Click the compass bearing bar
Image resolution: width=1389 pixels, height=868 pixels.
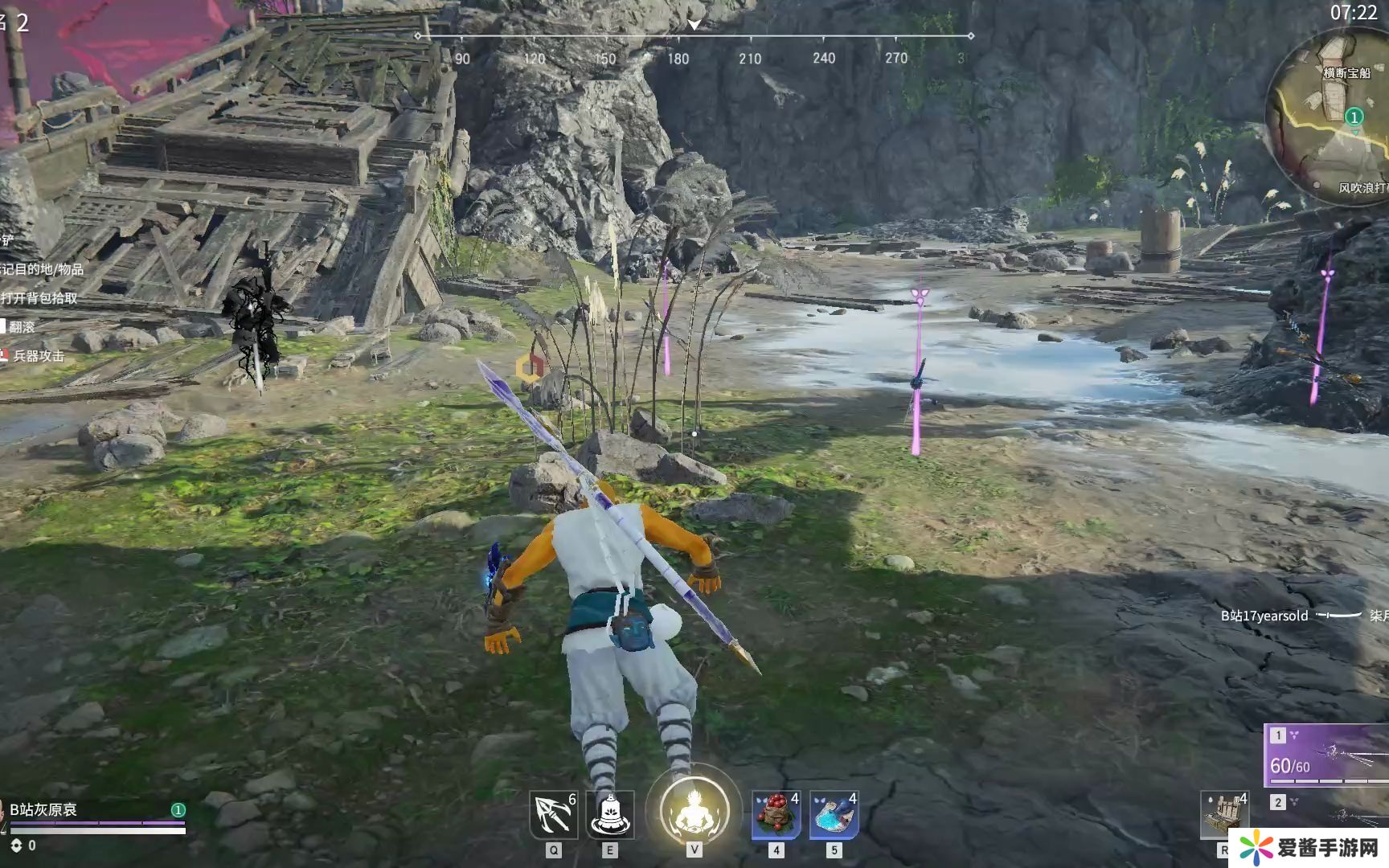click(694, 37)
